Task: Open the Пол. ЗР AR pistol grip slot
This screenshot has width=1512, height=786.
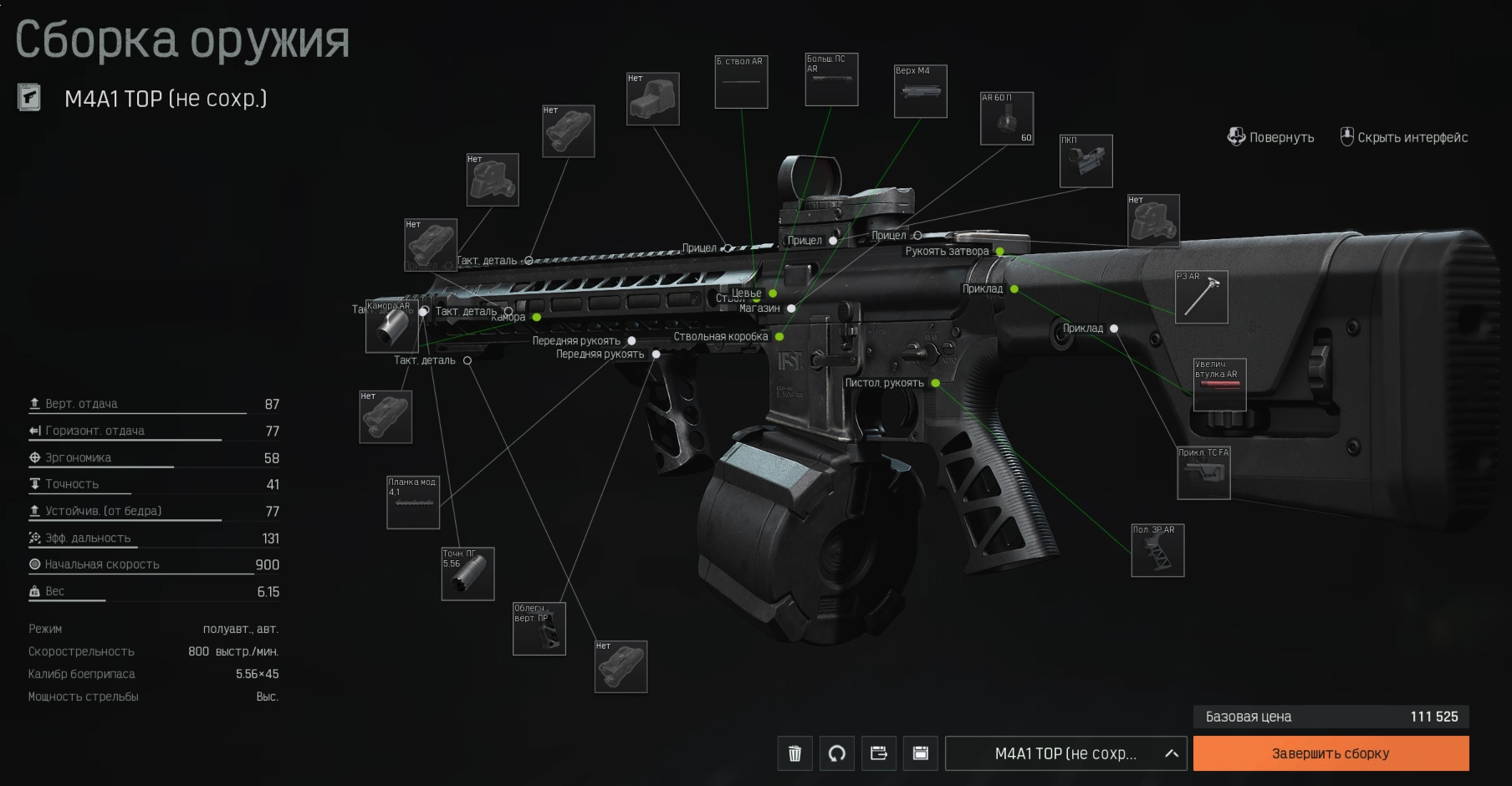Action: [x=1157, y=550]
